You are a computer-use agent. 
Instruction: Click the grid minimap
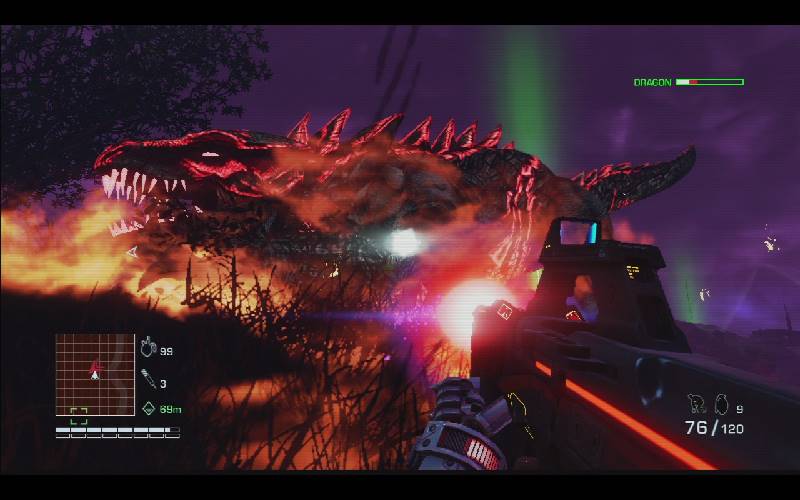click(95, 374)
